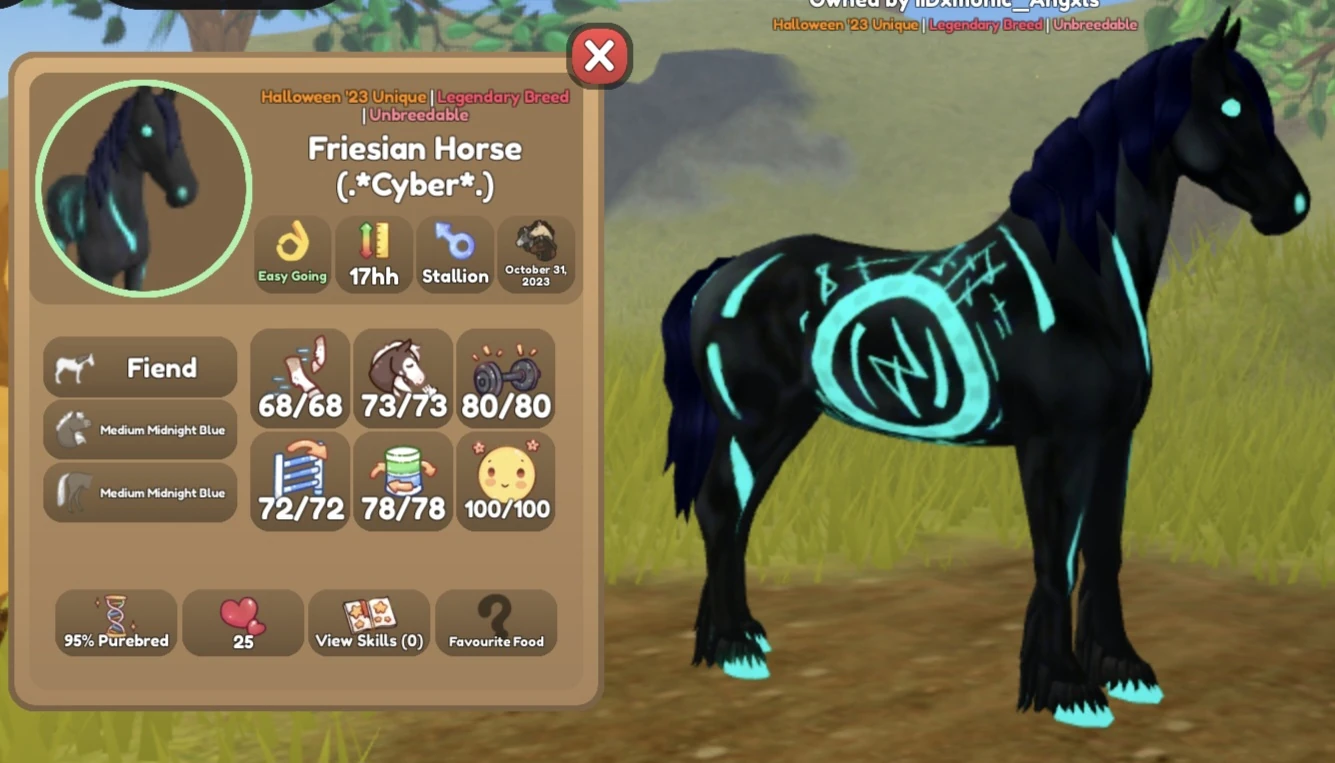Click the 95% Purebred DNA icon
1335x763 pixels.
point(115,622)
